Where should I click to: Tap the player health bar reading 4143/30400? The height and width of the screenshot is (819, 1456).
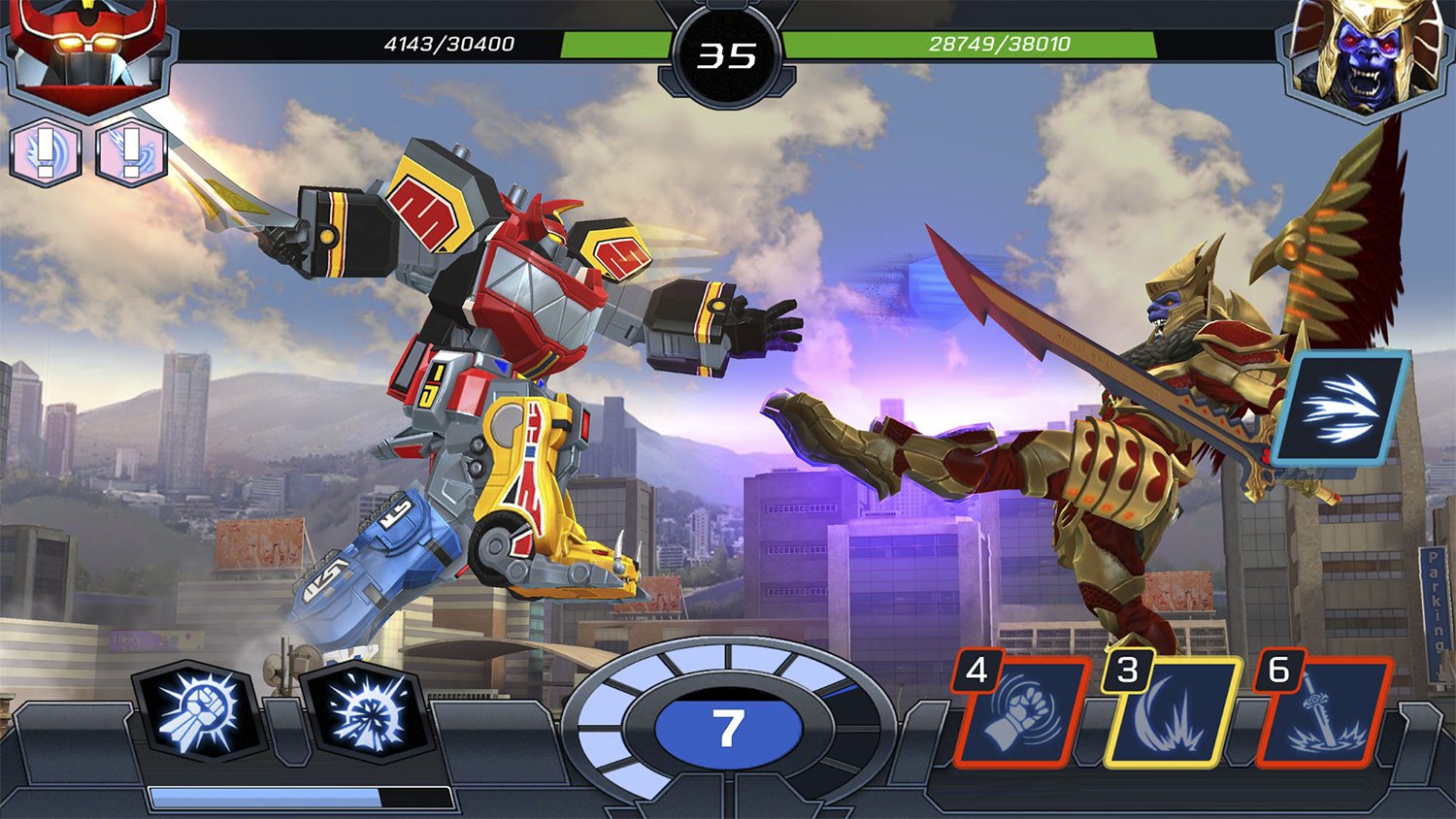[447, 43]
